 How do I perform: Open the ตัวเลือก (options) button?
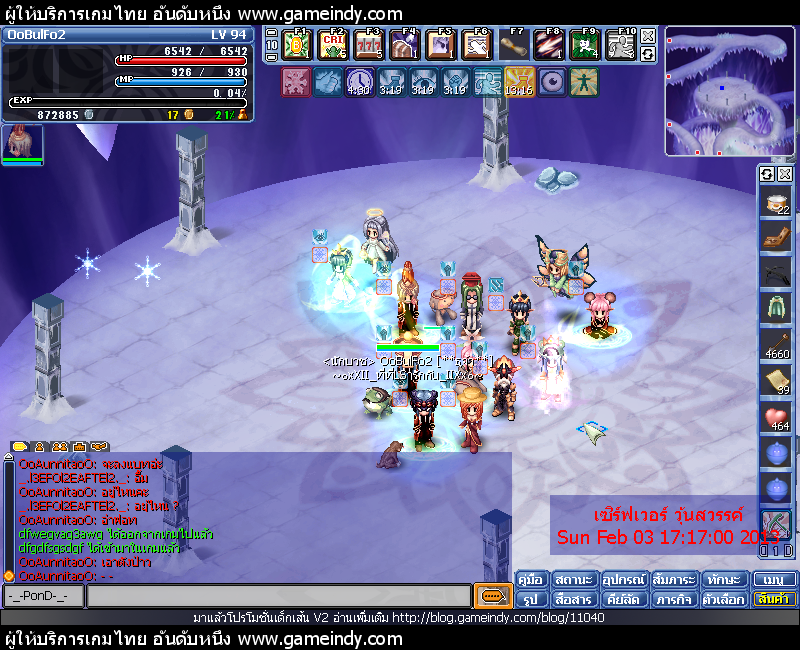(723, 599)
